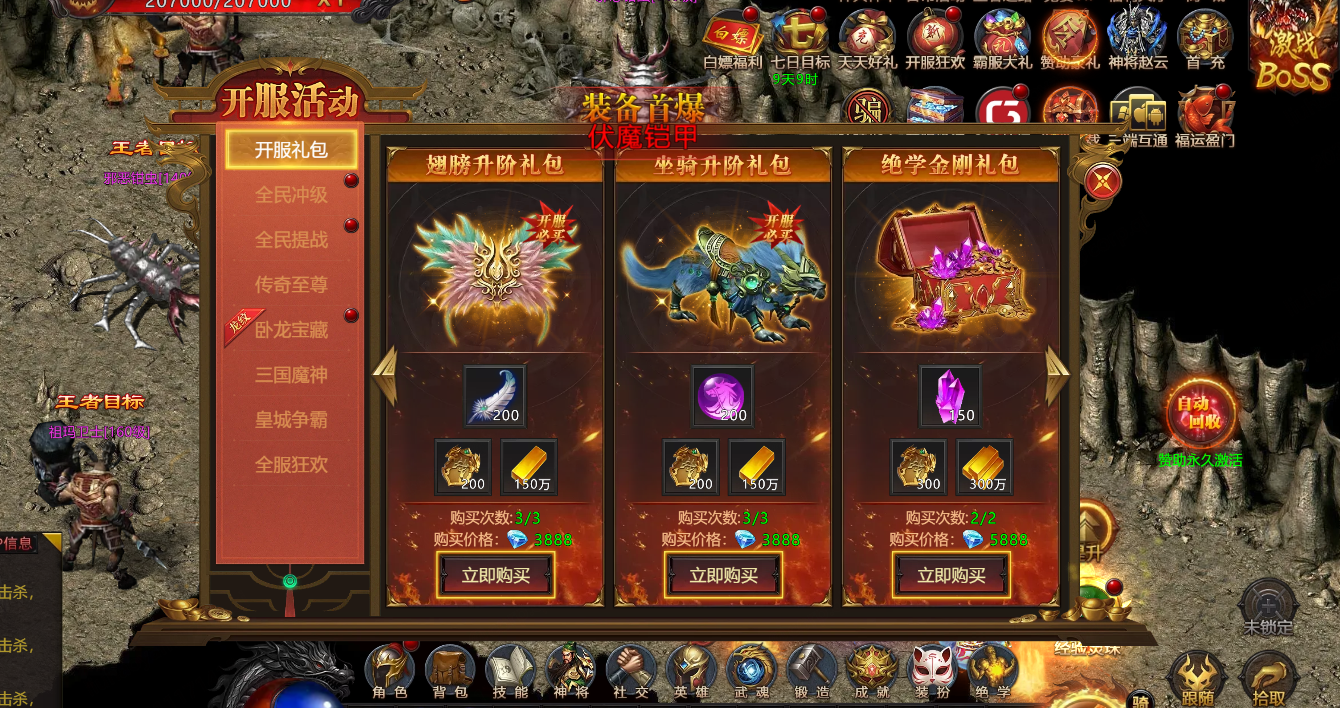Image resolution: width=1340 pixels, height=708 pixels.
Task: Choose the 全服狂欢 tab
Action: click(291, 465)
